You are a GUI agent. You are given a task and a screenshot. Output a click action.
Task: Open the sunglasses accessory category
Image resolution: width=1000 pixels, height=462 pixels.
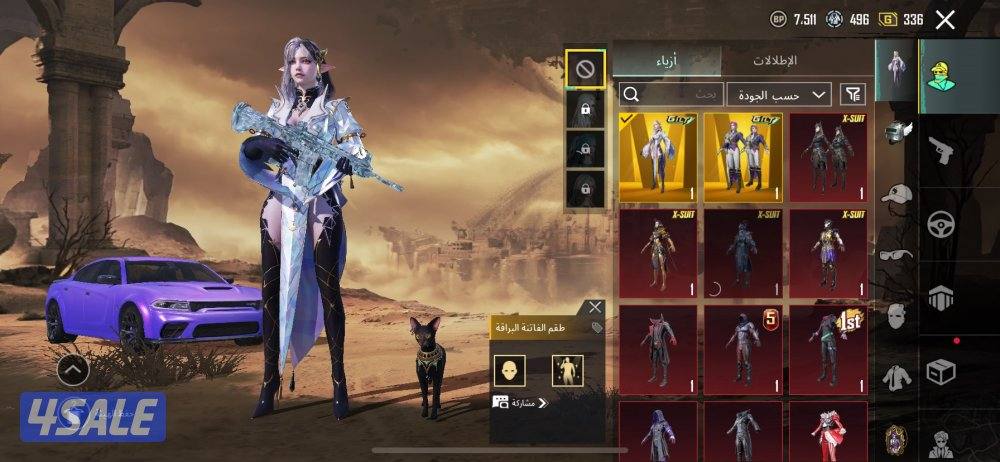click(x=897, y=253)
